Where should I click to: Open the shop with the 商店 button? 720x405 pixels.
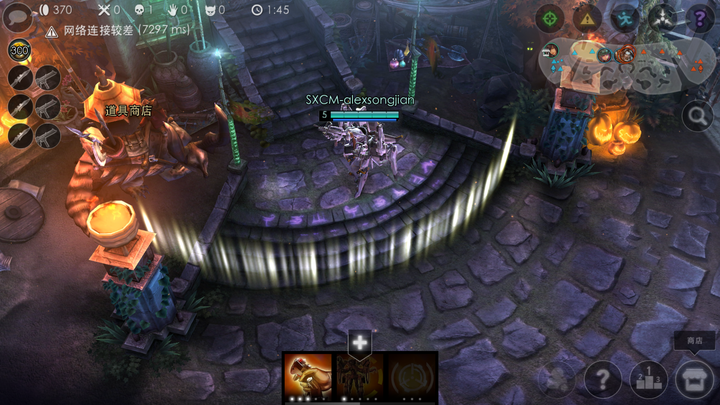(x=693, y=379)
